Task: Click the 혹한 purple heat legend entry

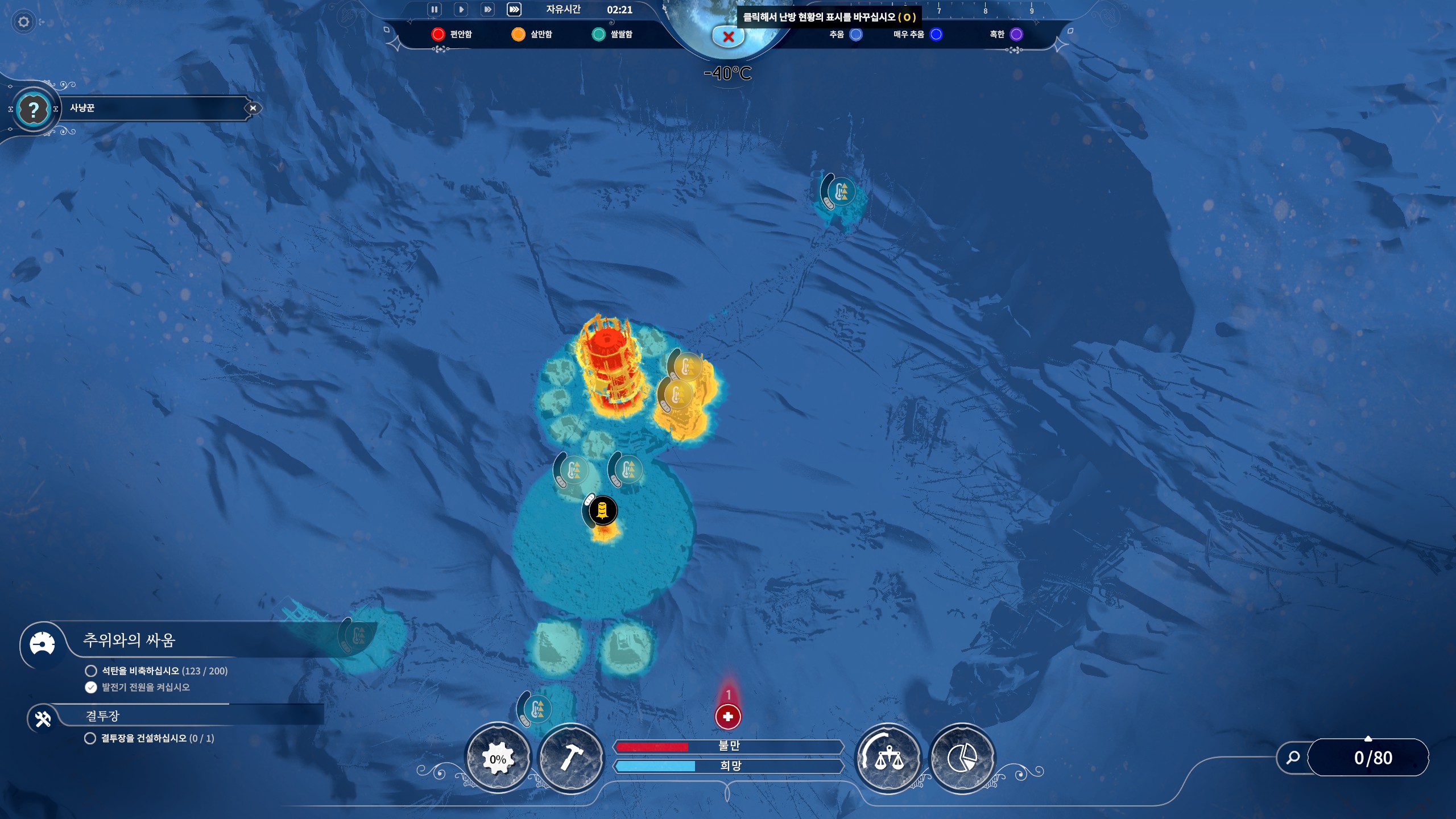Action: click(x=1006, y=35)
